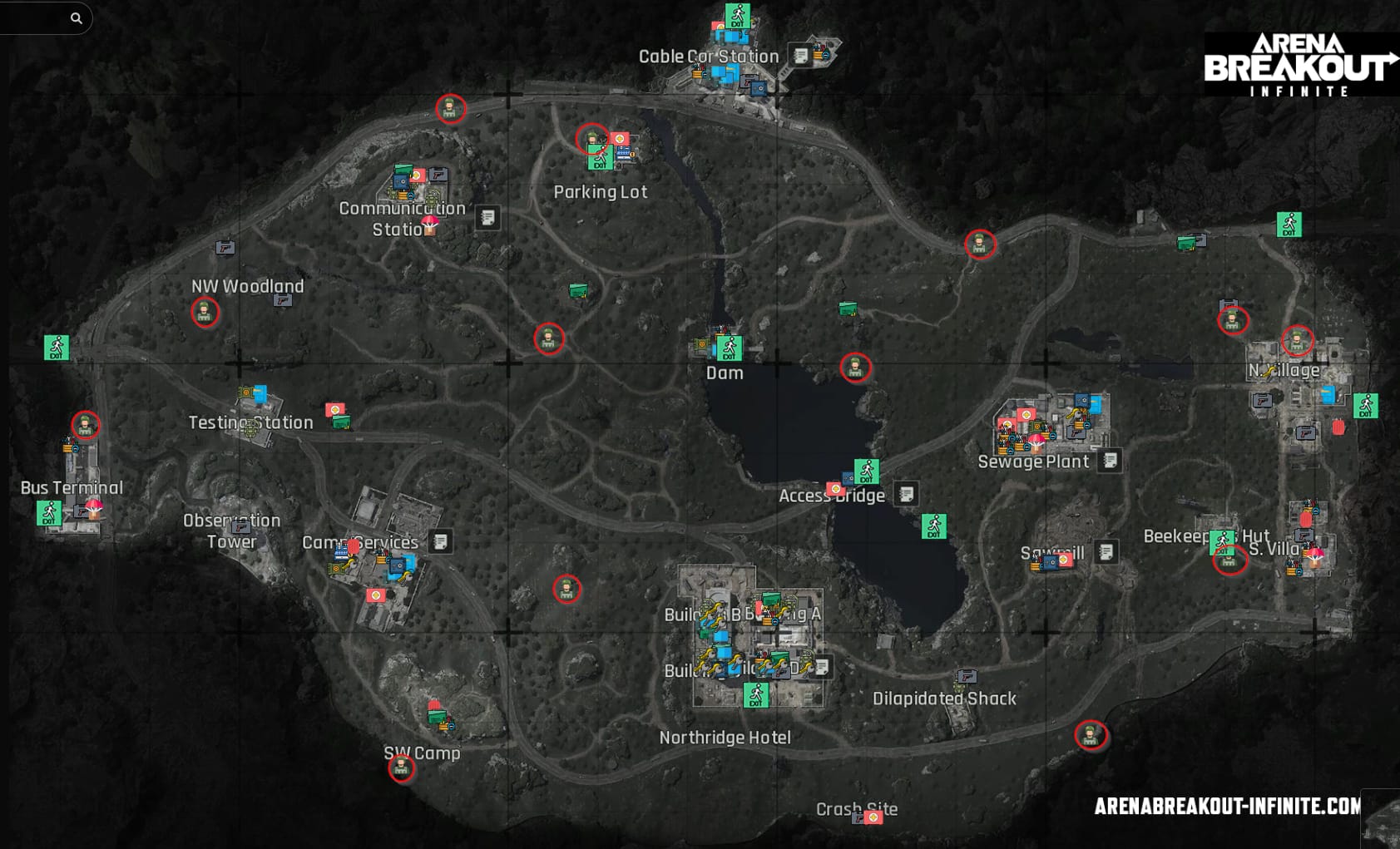Screen dimensions: 1400x849
Task: Open the Sawmill note icon
Action: tap(1106, 551)
